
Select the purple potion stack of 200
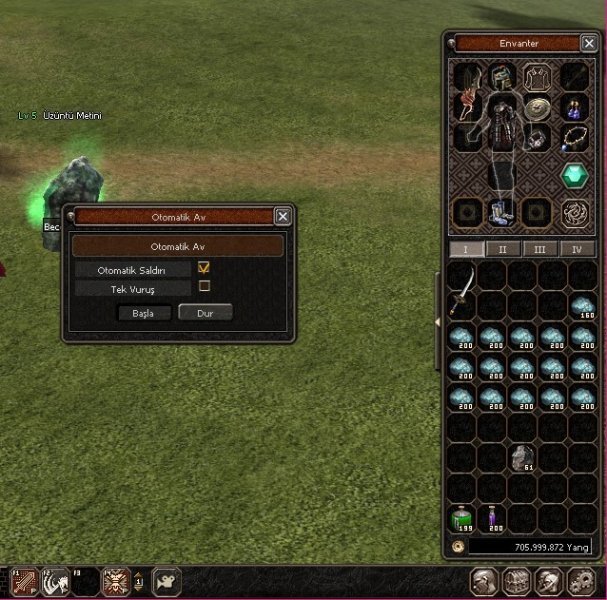(x=492, y=519)
